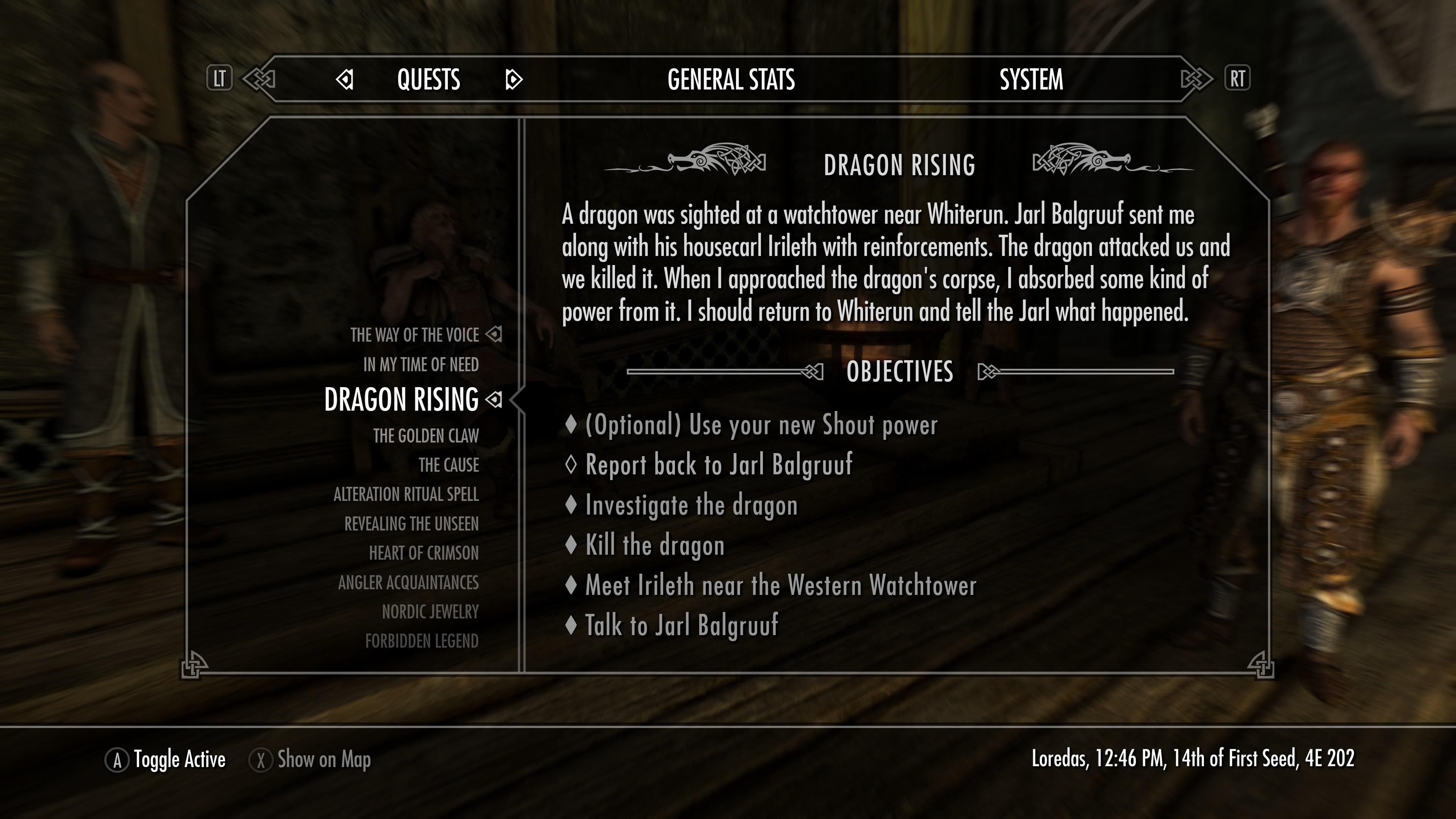This screenshot has height=819, width=1456.
Task: Expand the diamond marker on Kill the dragon objective
Action: [x=572, y=545]
